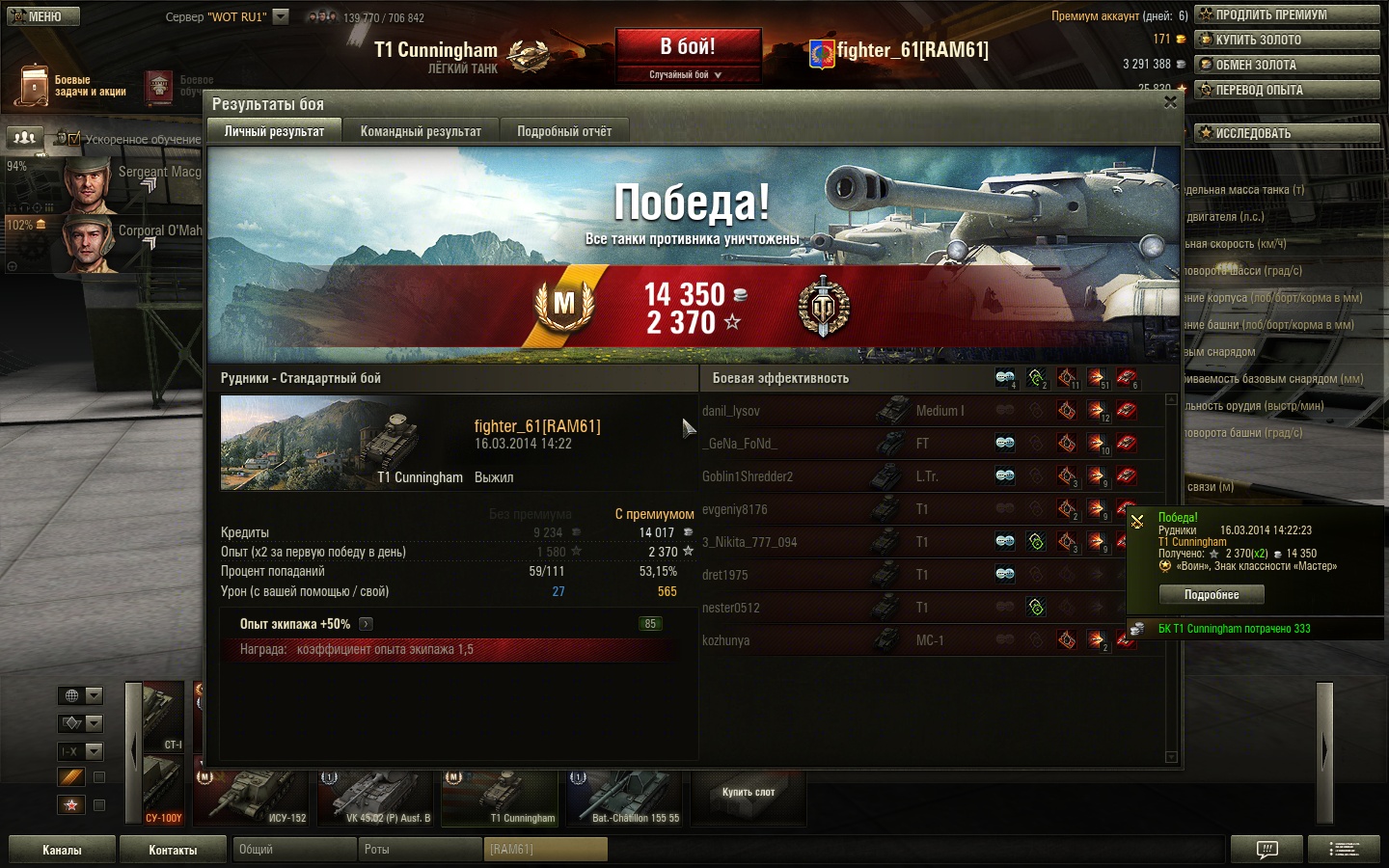Switch to Подробный отчёт tab

coord(564,131)
